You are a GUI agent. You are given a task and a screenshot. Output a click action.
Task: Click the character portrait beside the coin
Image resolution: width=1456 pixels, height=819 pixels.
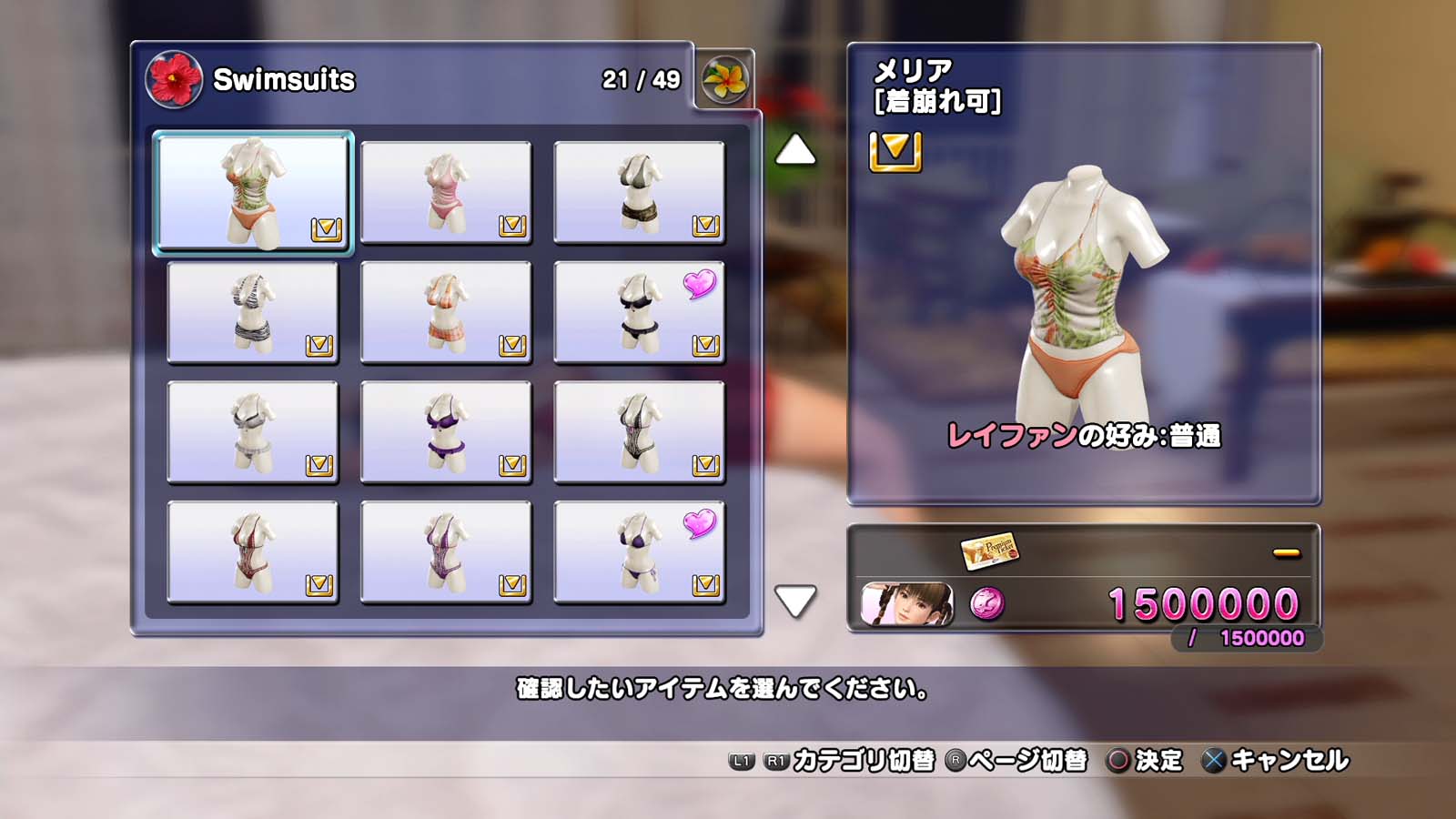pos(907,604)
